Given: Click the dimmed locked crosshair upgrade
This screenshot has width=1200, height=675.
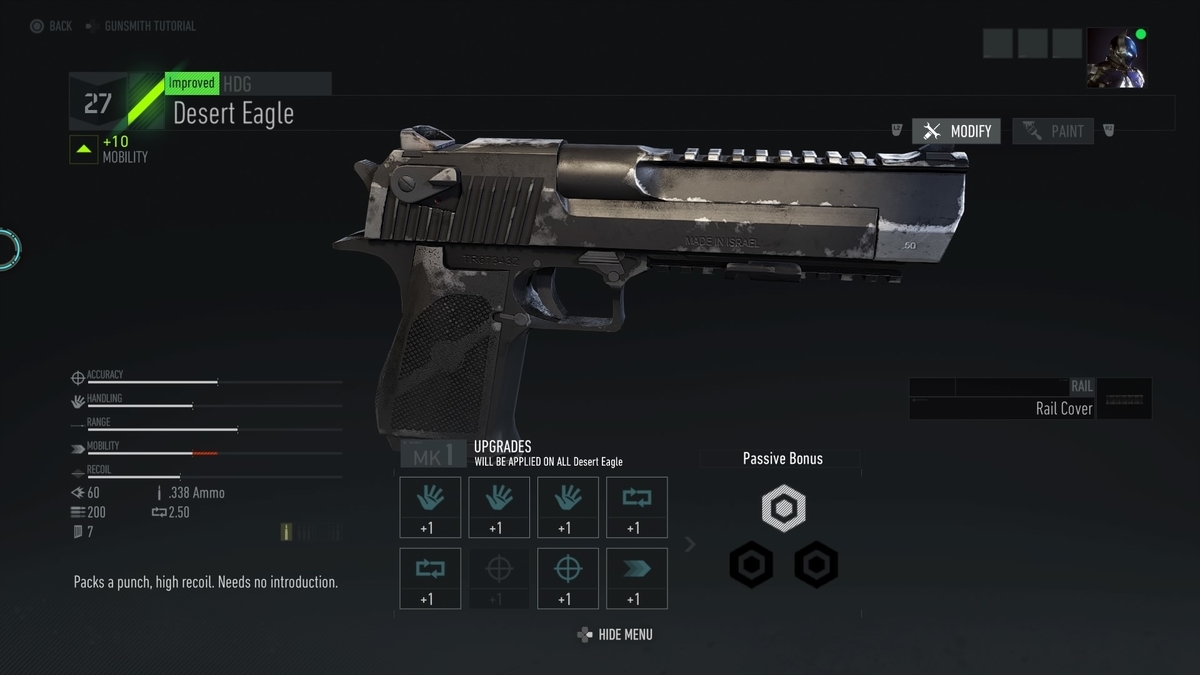Looking at the screenshot, I should point(499,578).
